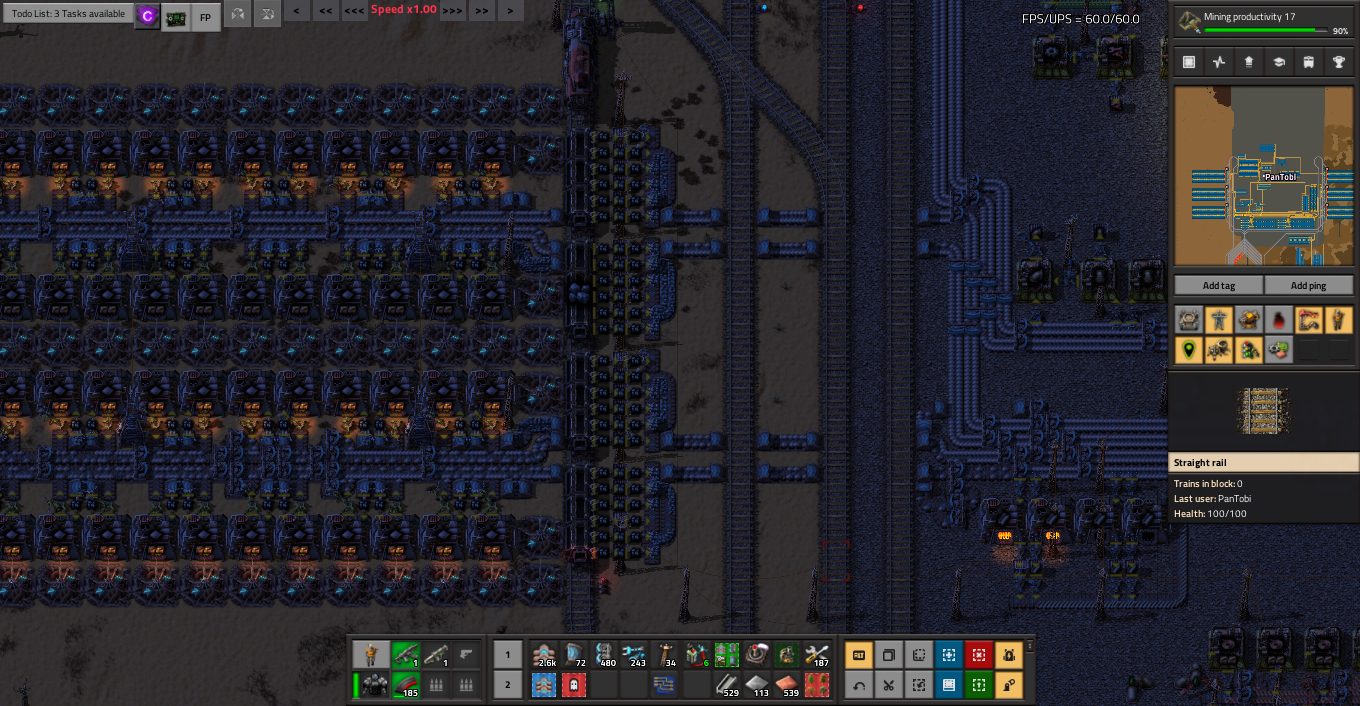
Task: Open the tutorials graduation cap button
Action: [1278, 62]
